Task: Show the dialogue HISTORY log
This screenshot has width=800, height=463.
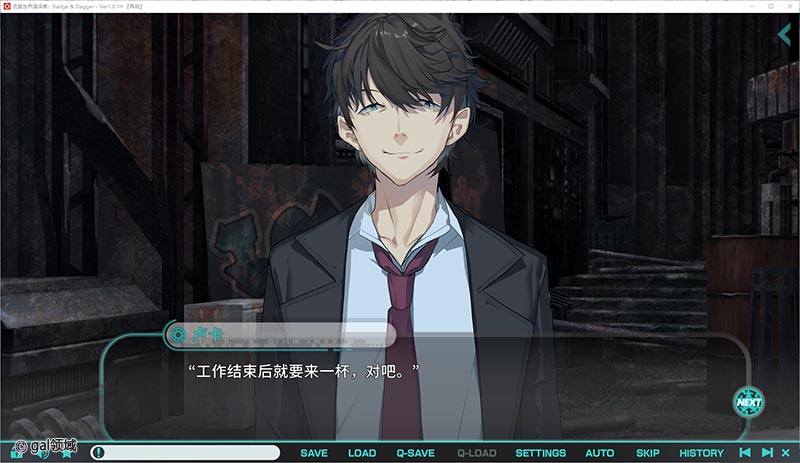Action: click(701, 453)
